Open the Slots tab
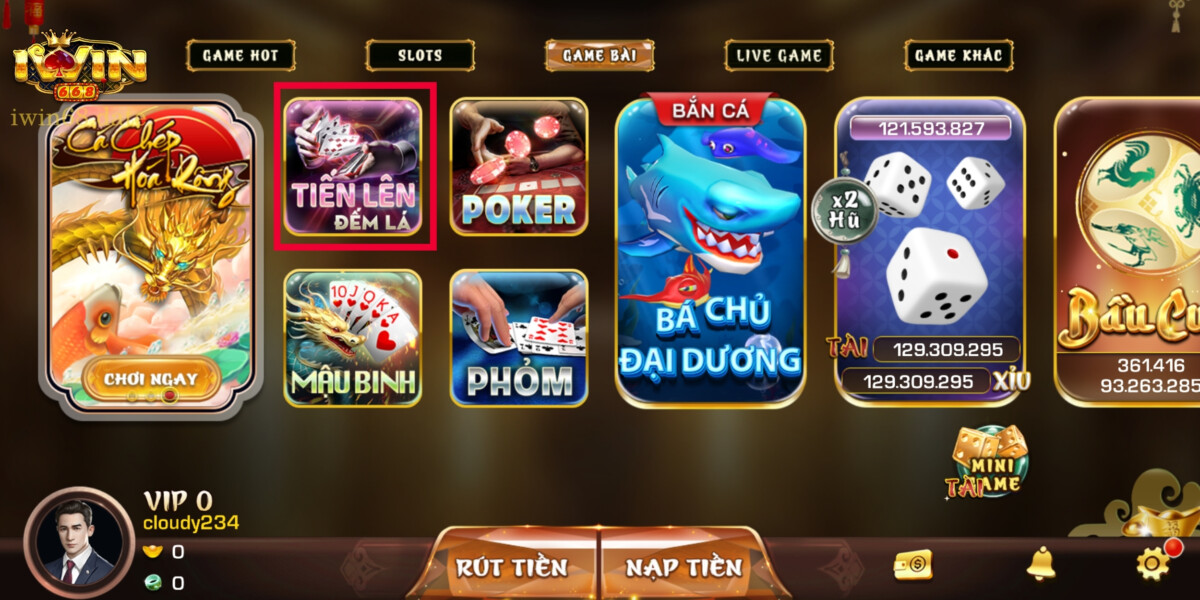The width and height of the screenshot is (1200, 600). coord(419,56)
